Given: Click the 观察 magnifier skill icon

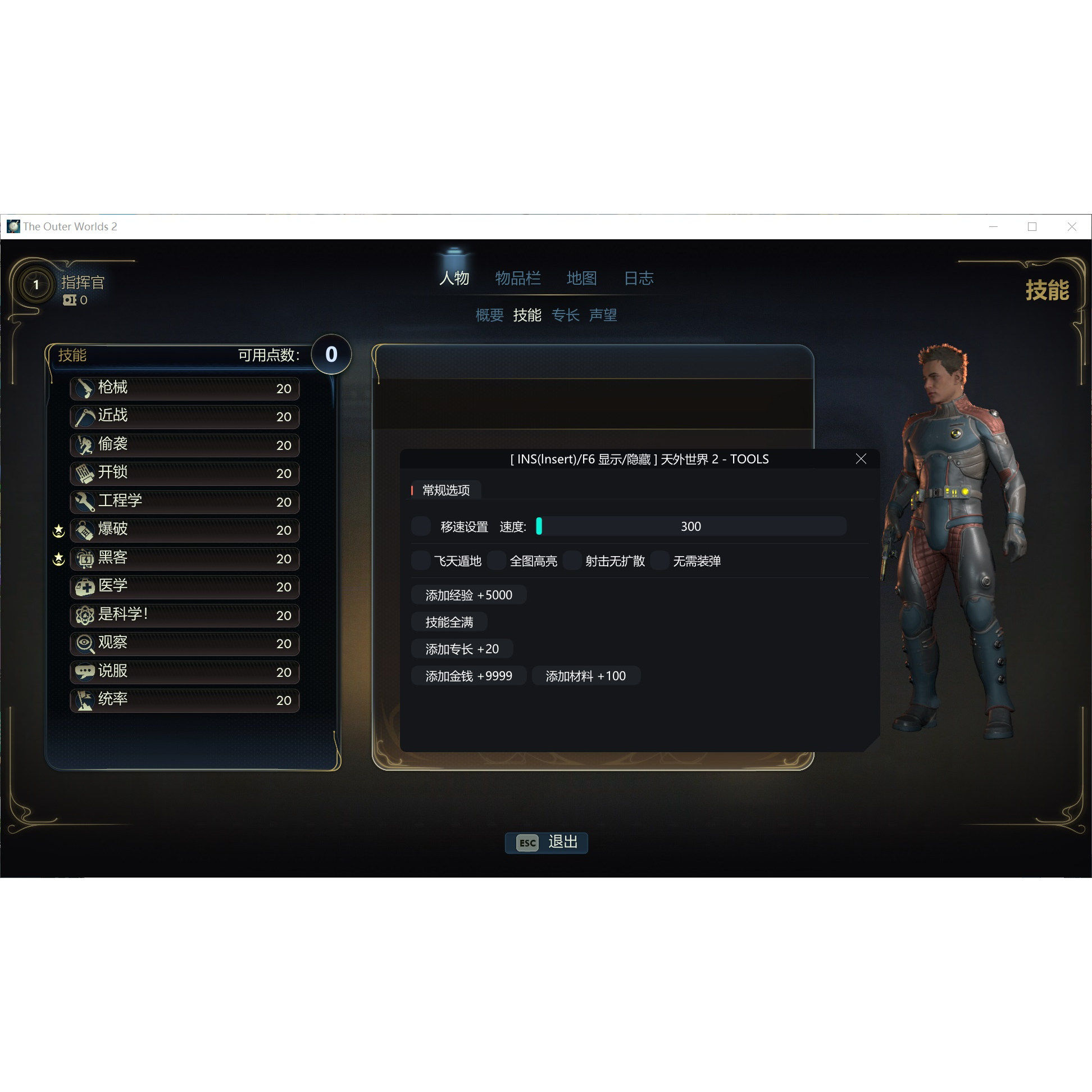Looking at the screenshot, I should (85, 644).
